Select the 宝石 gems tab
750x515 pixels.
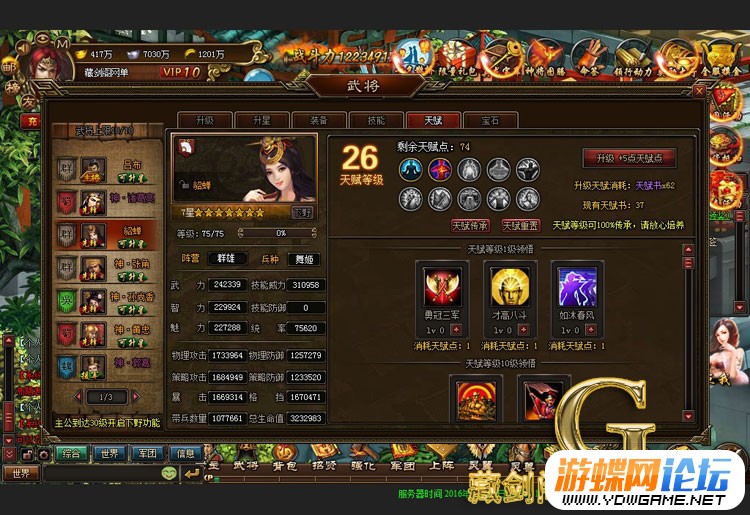(489, 119)
